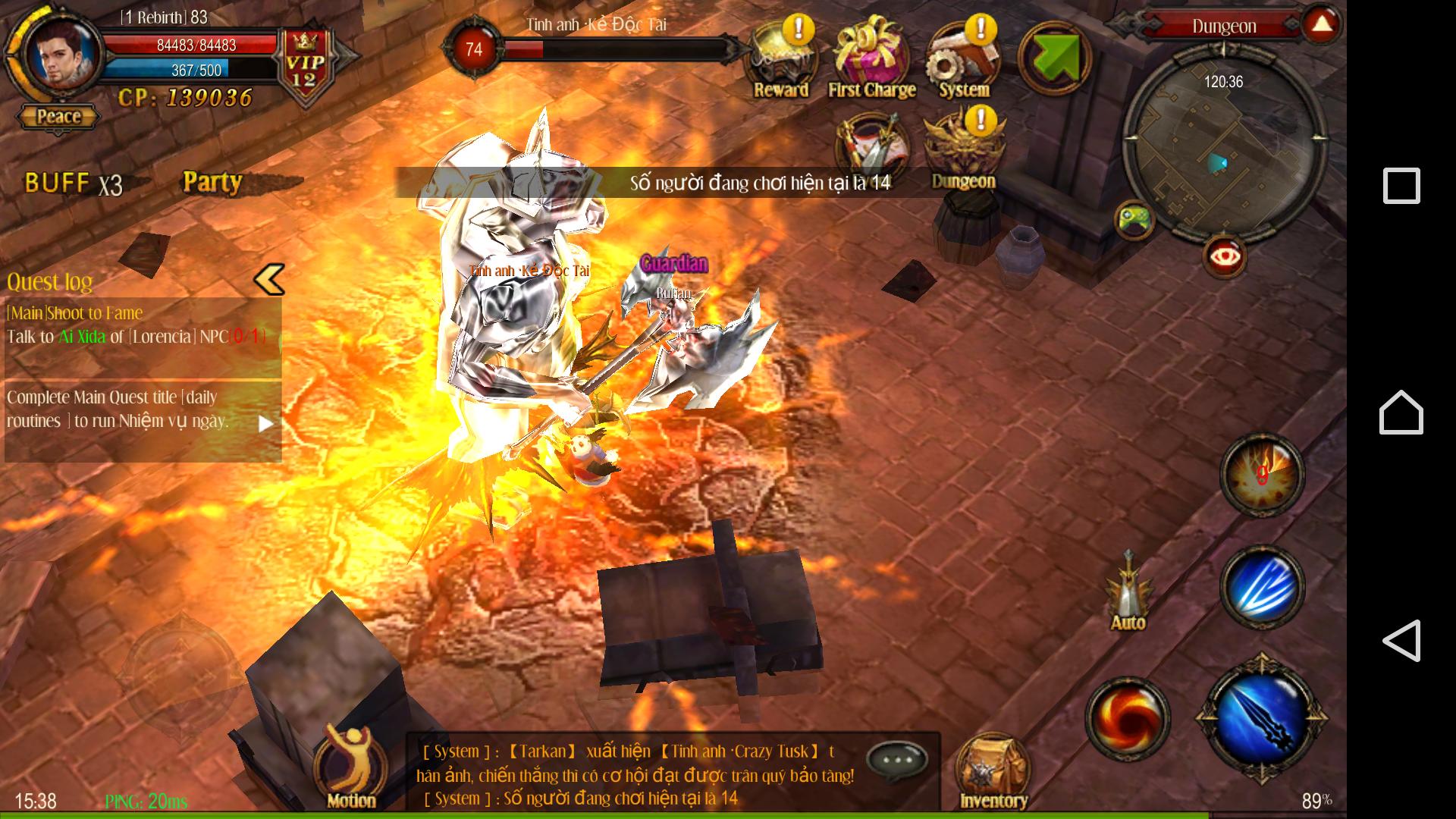Open the Inventory bag
Image resolution: width=1456 pixels, height=819 pixels.
[993, 772]
